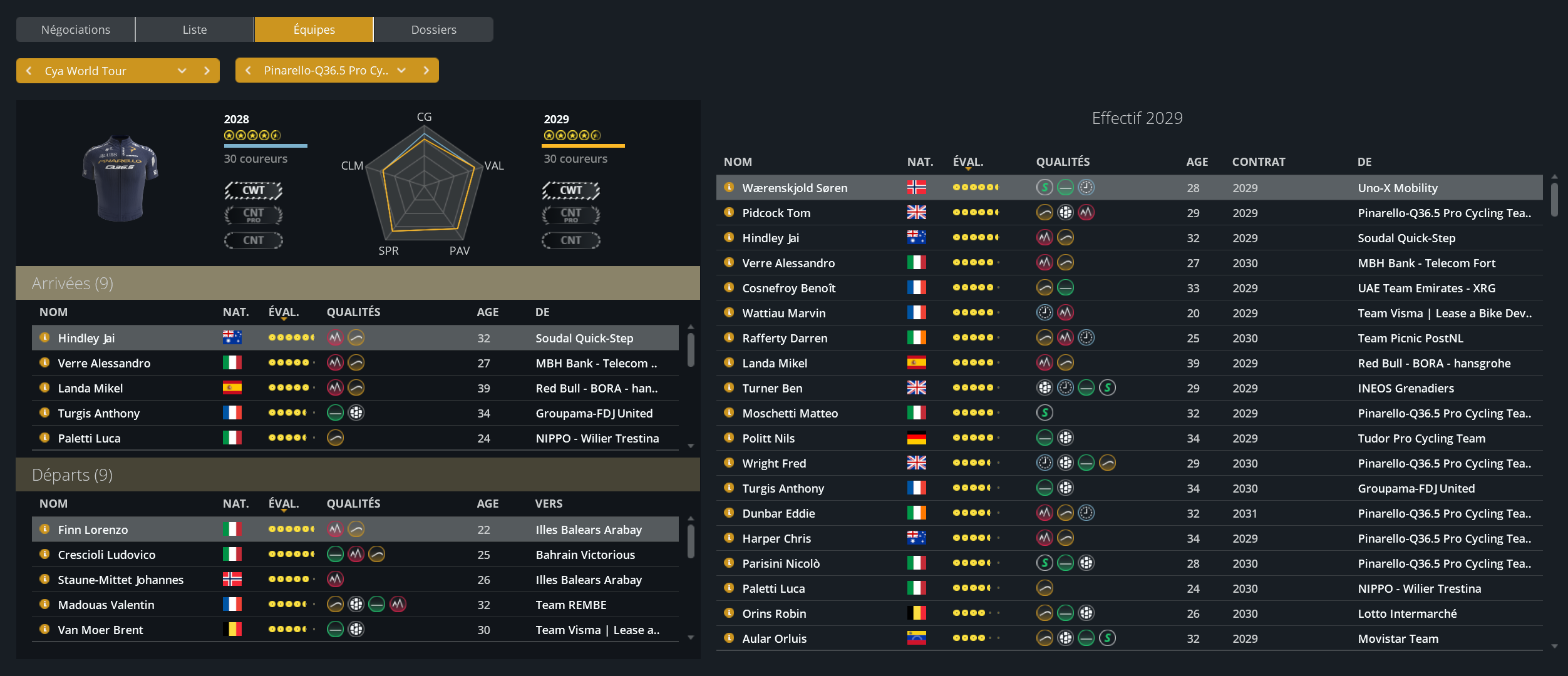Viewport: 1568px width, 676px height.
Task: Select Madouas Valentin in the Départs list
Action: click(106, 605)
